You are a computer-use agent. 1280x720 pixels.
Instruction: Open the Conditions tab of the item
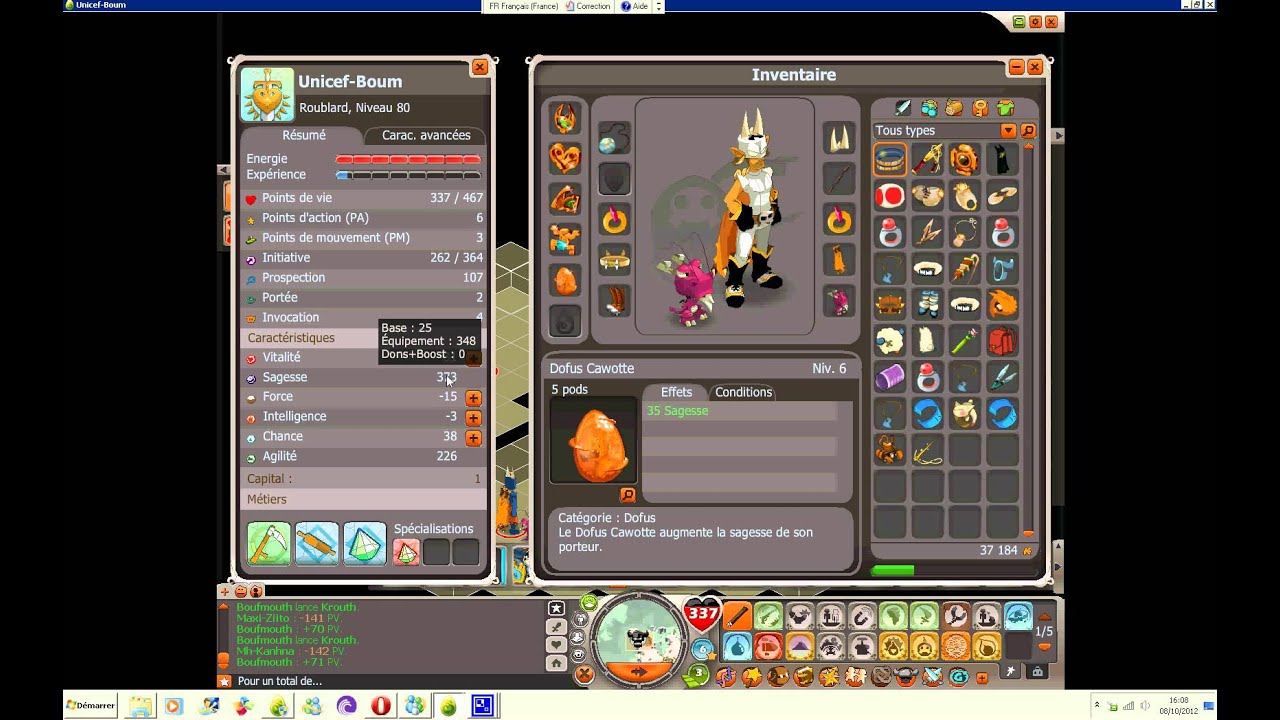click(x=743, y=392)
